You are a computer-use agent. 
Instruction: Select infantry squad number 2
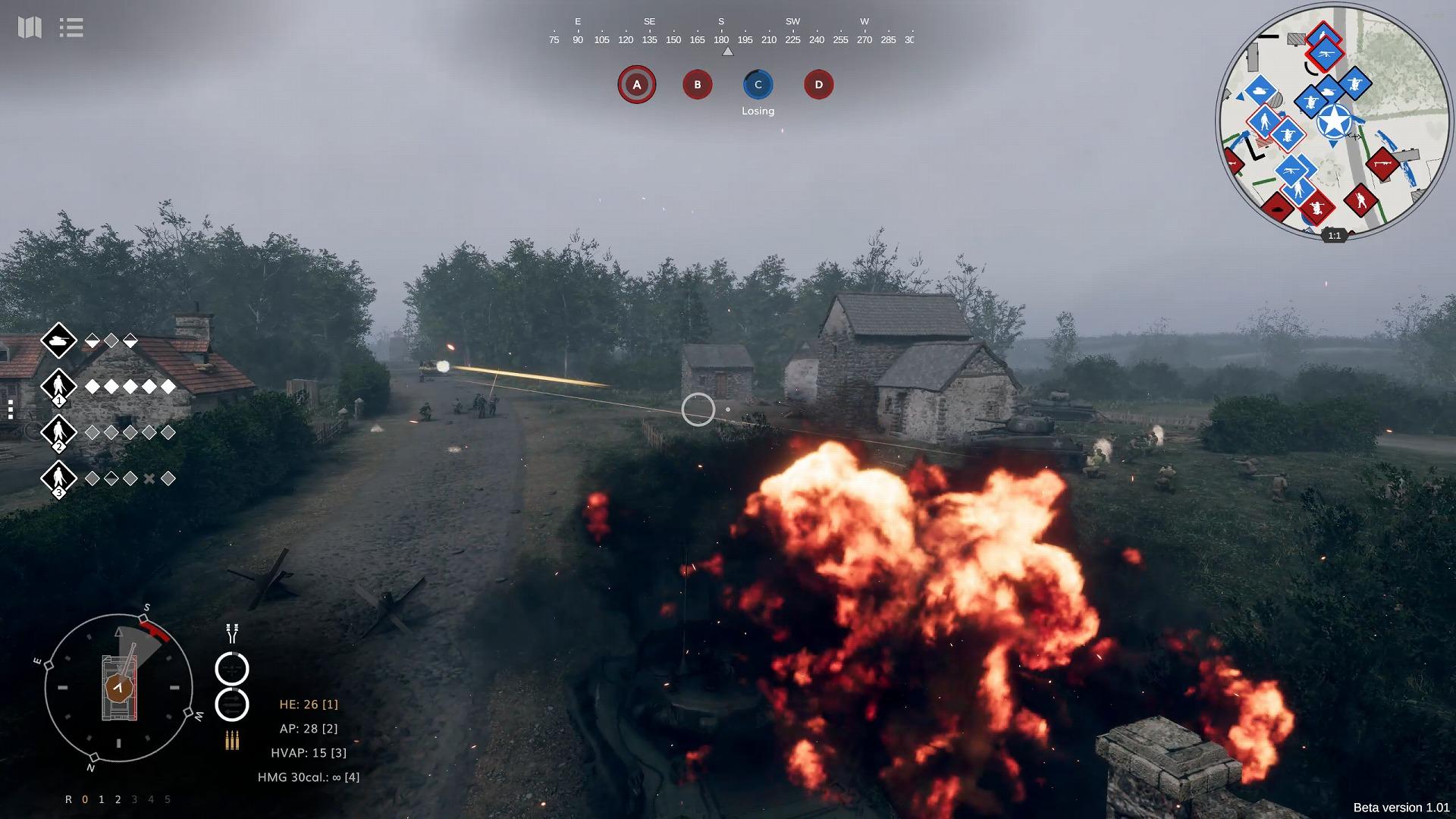[59, 432]
